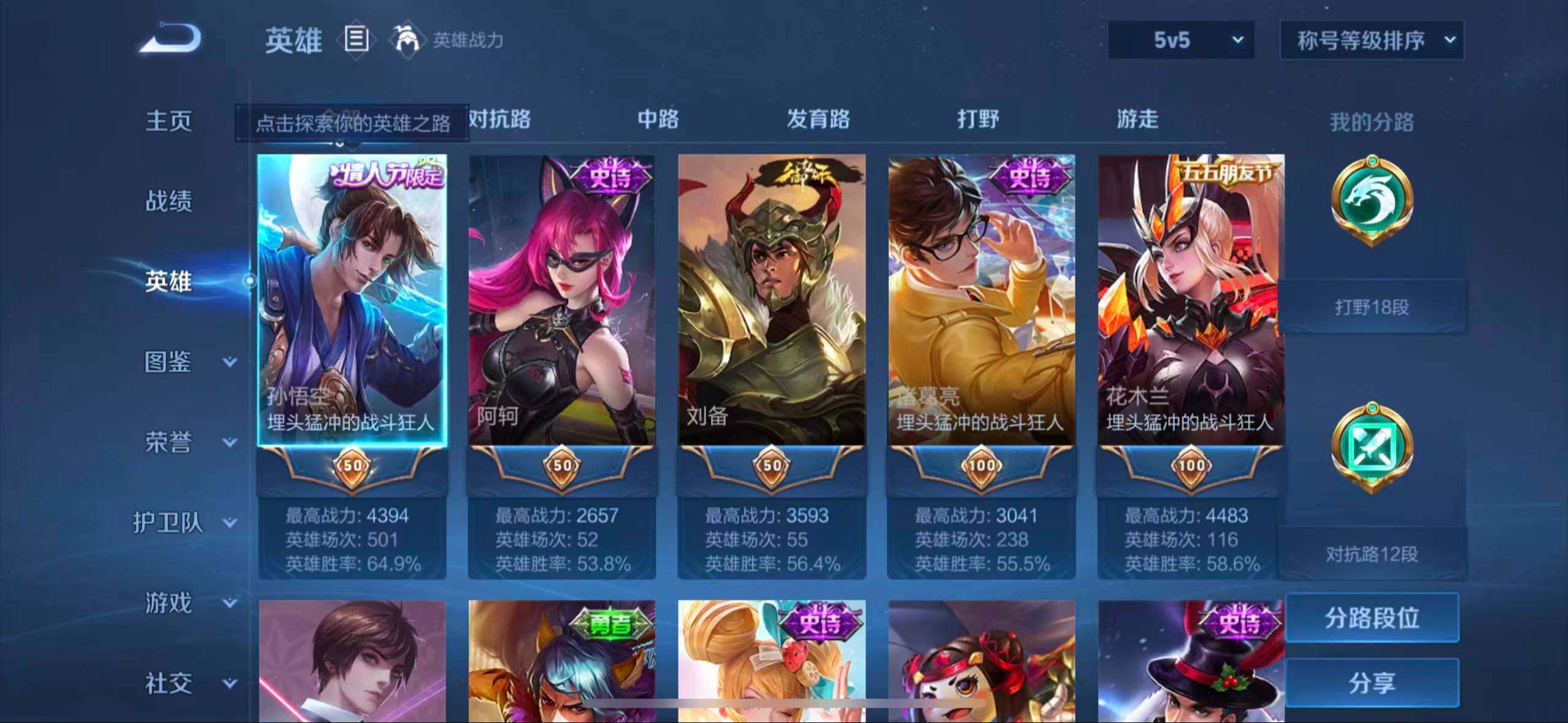
Task: Click the 分路段位 button
Action: (1372, 619)
